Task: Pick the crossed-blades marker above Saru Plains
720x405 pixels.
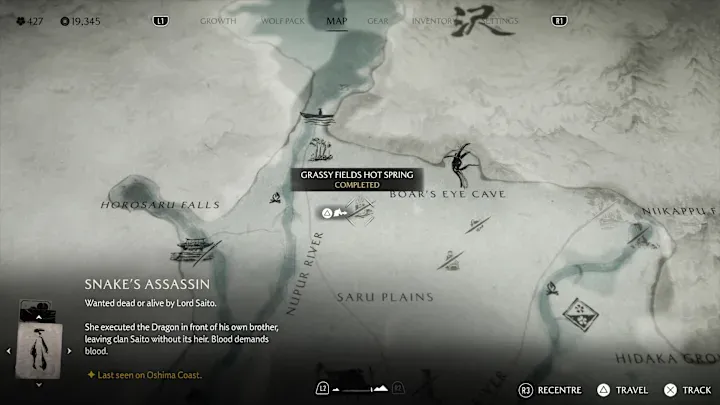Action: (450, 261)
